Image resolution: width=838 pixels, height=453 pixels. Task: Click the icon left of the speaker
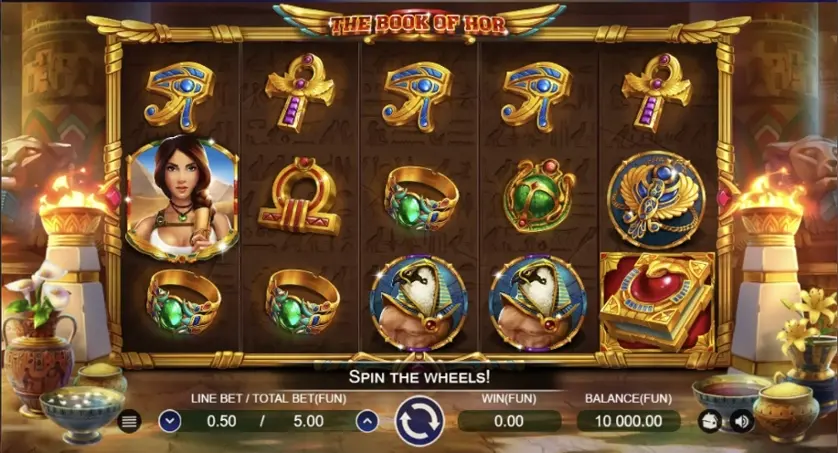[709, 421]
